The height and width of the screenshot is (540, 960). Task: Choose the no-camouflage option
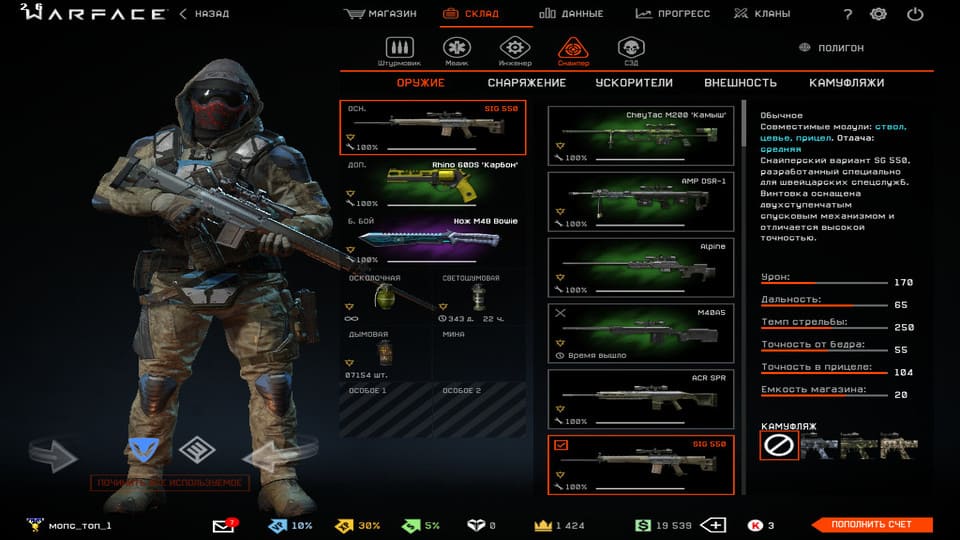click(779, 447)
